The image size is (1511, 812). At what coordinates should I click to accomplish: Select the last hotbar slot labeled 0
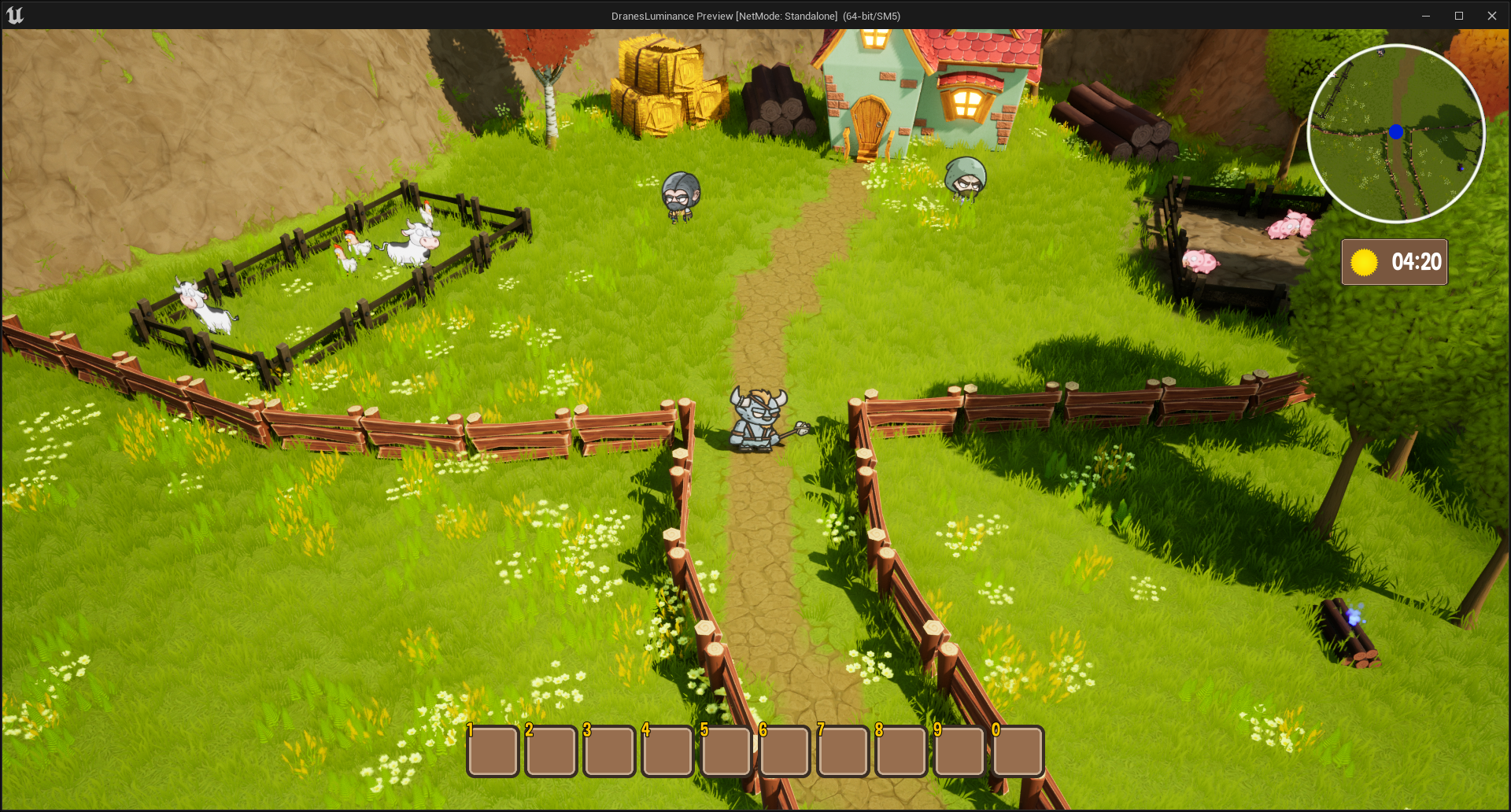pyautogui.click(x=1018, y=751)
